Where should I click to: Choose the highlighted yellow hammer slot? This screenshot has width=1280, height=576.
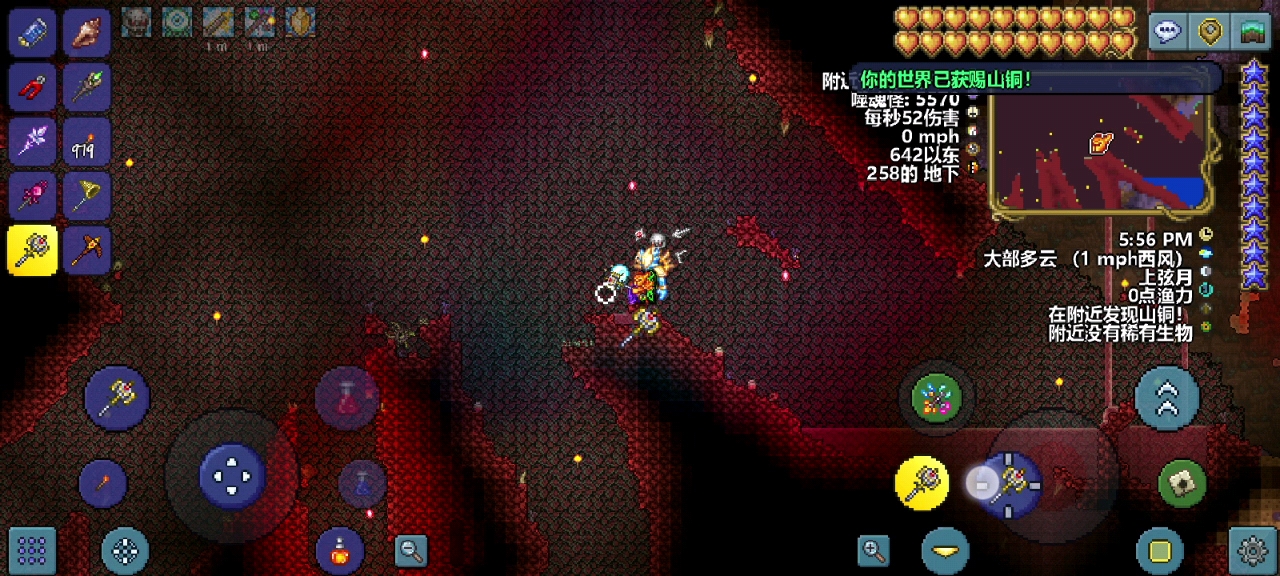[32, 250]
